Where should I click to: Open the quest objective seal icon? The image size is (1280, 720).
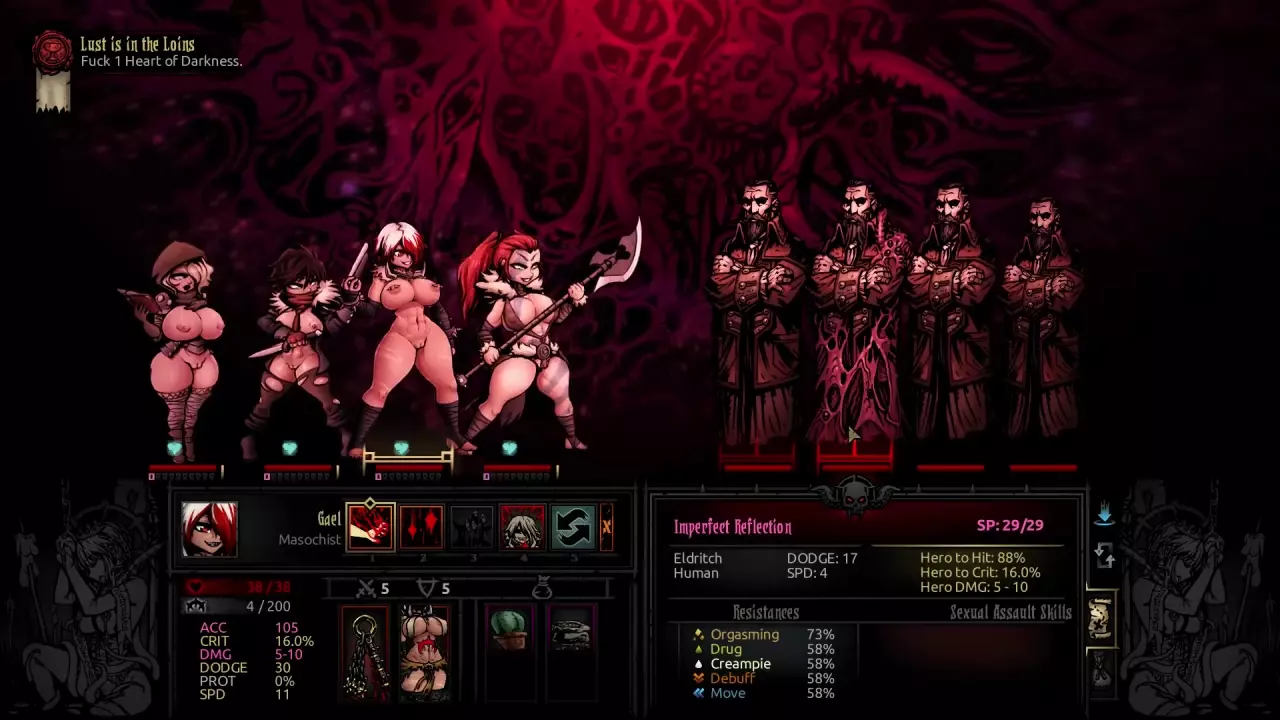coord(52,53)
